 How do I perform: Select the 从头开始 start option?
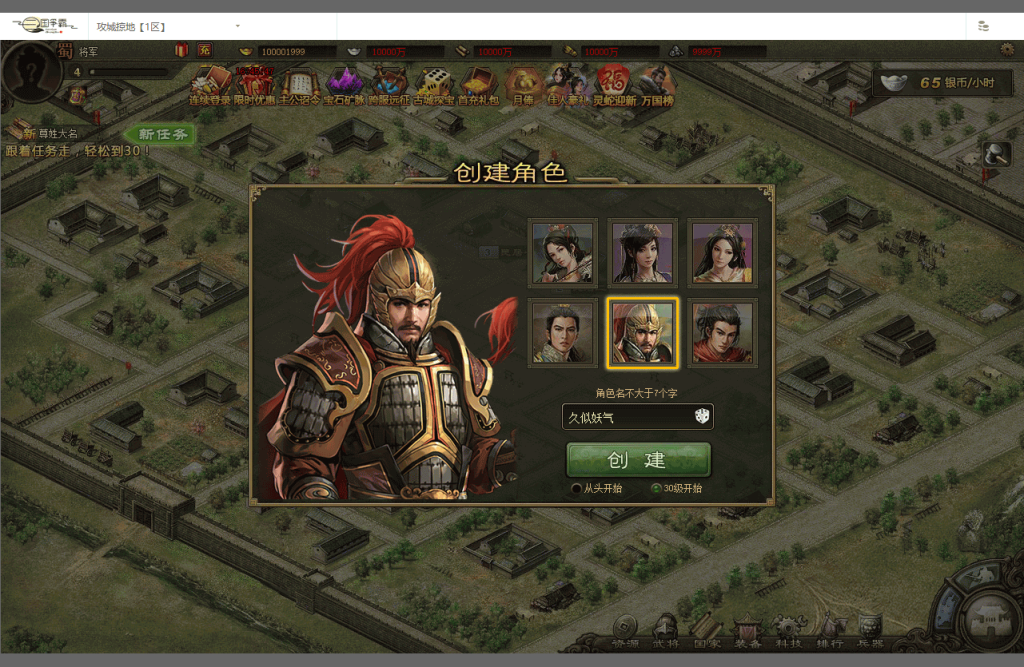click(x=577, y=489)
